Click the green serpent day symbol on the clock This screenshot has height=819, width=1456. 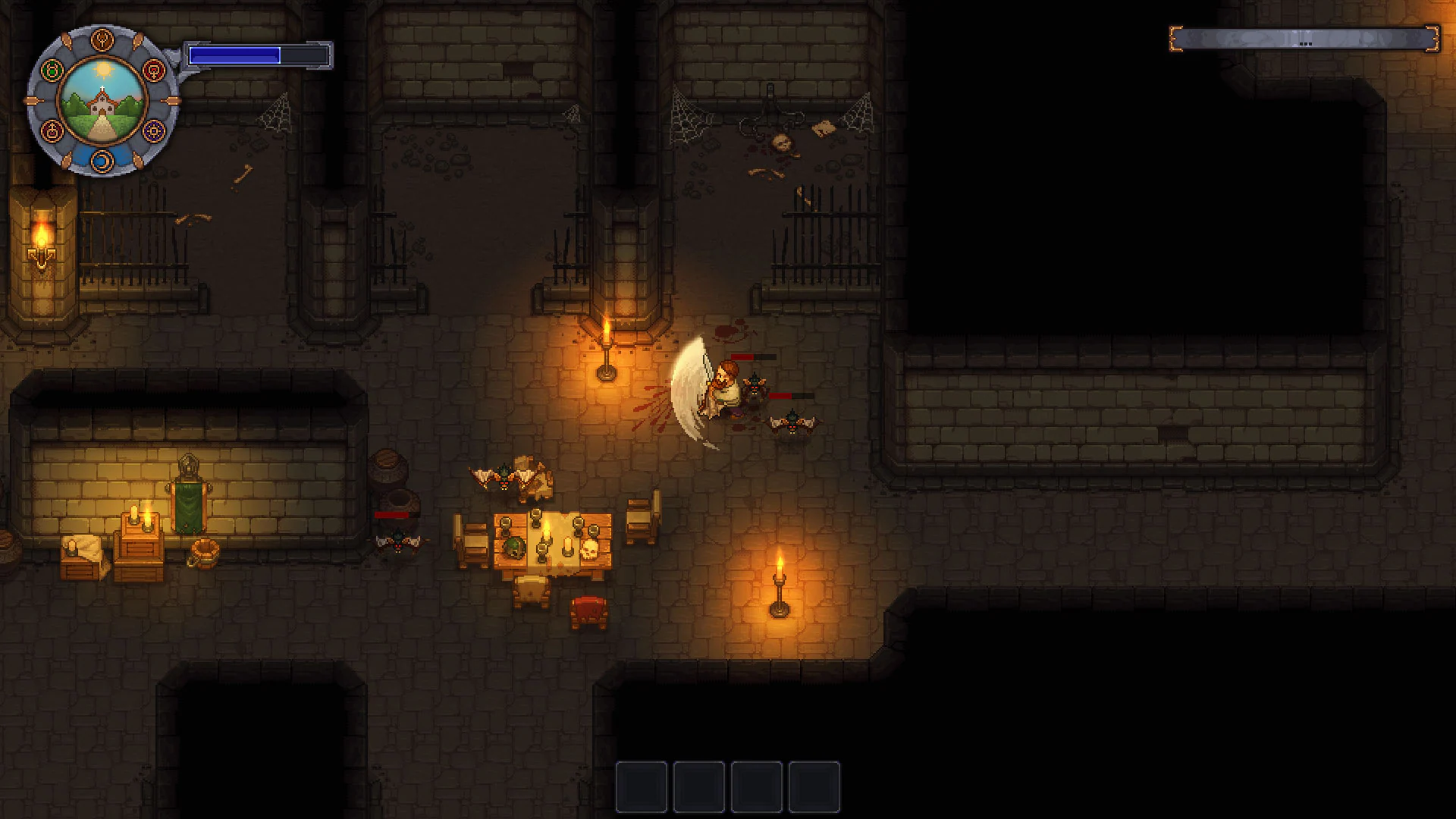pos(51,70)
